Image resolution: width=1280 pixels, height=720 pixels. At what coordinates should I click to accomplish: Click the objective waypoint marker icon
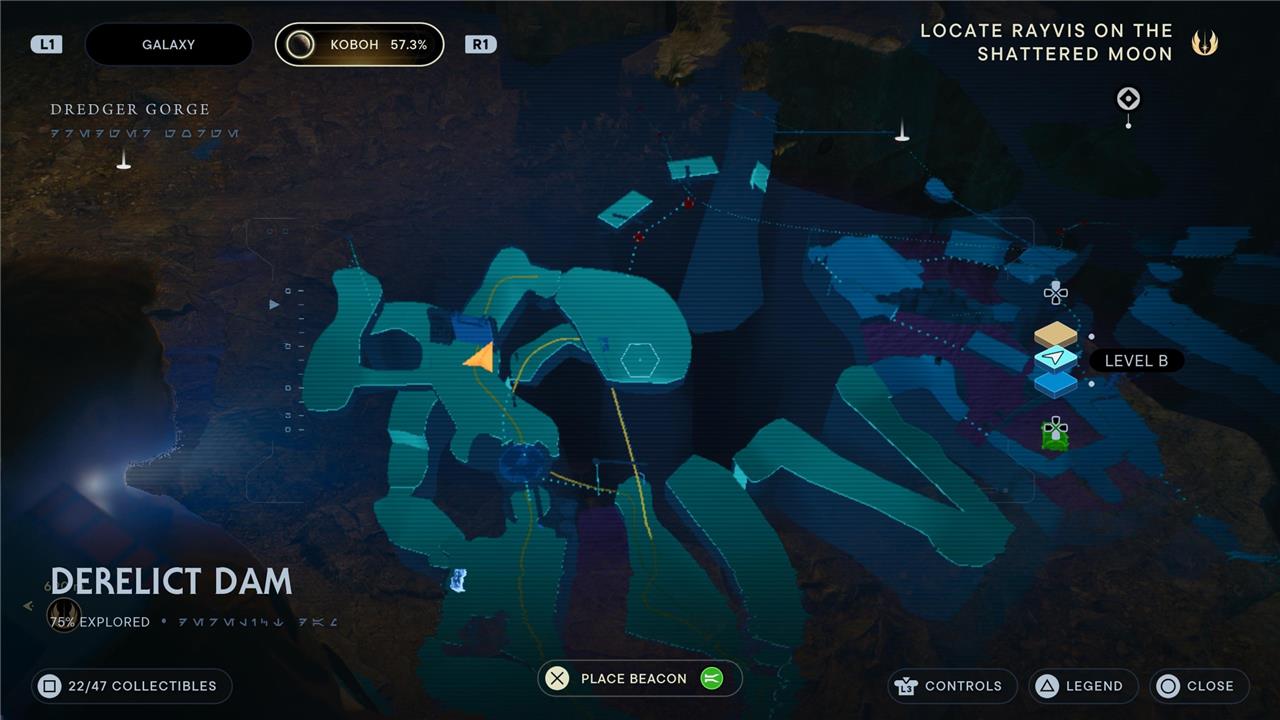coord(1128,99)
